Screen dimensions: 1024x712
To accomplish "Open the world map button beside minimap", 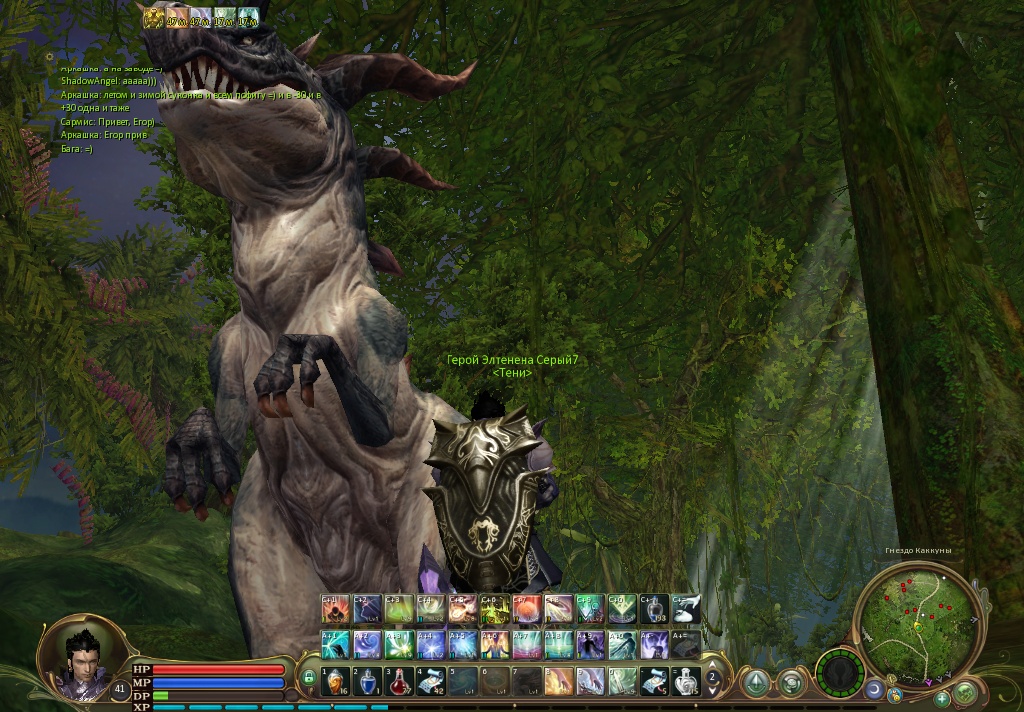I will [966, 692].
